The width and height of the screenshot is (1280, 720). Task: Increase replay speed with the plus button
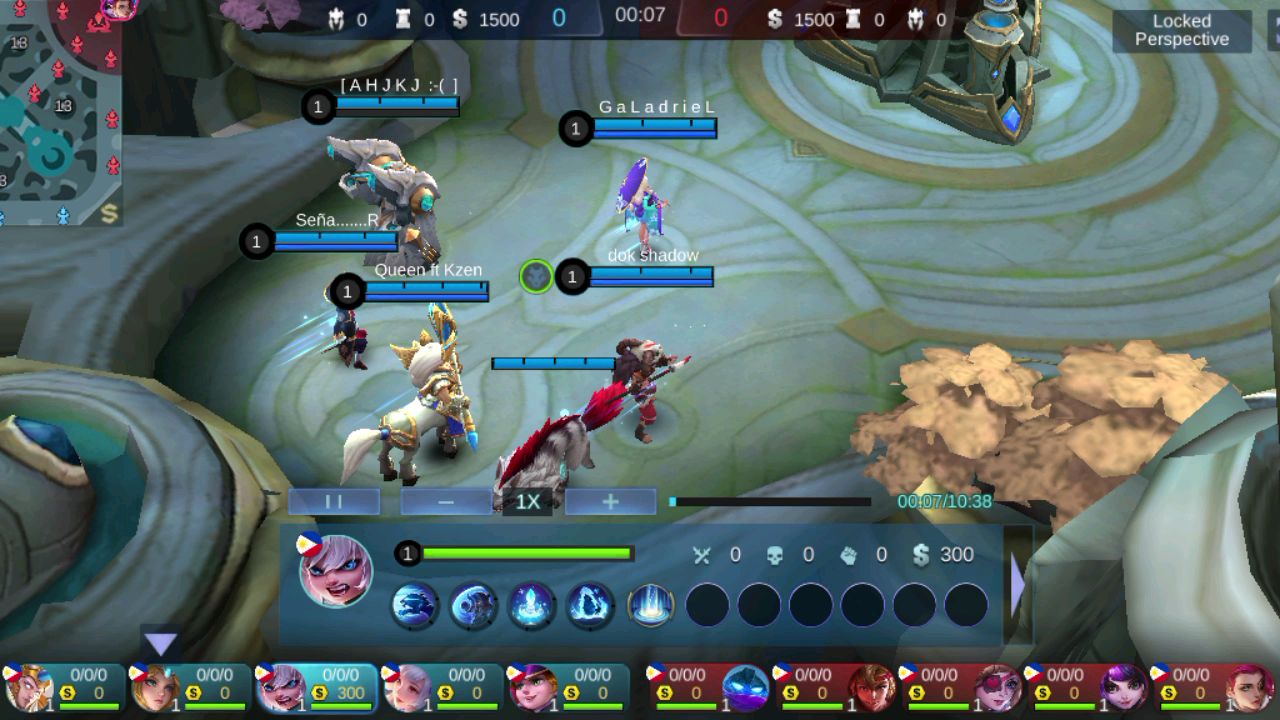[610, 502]
